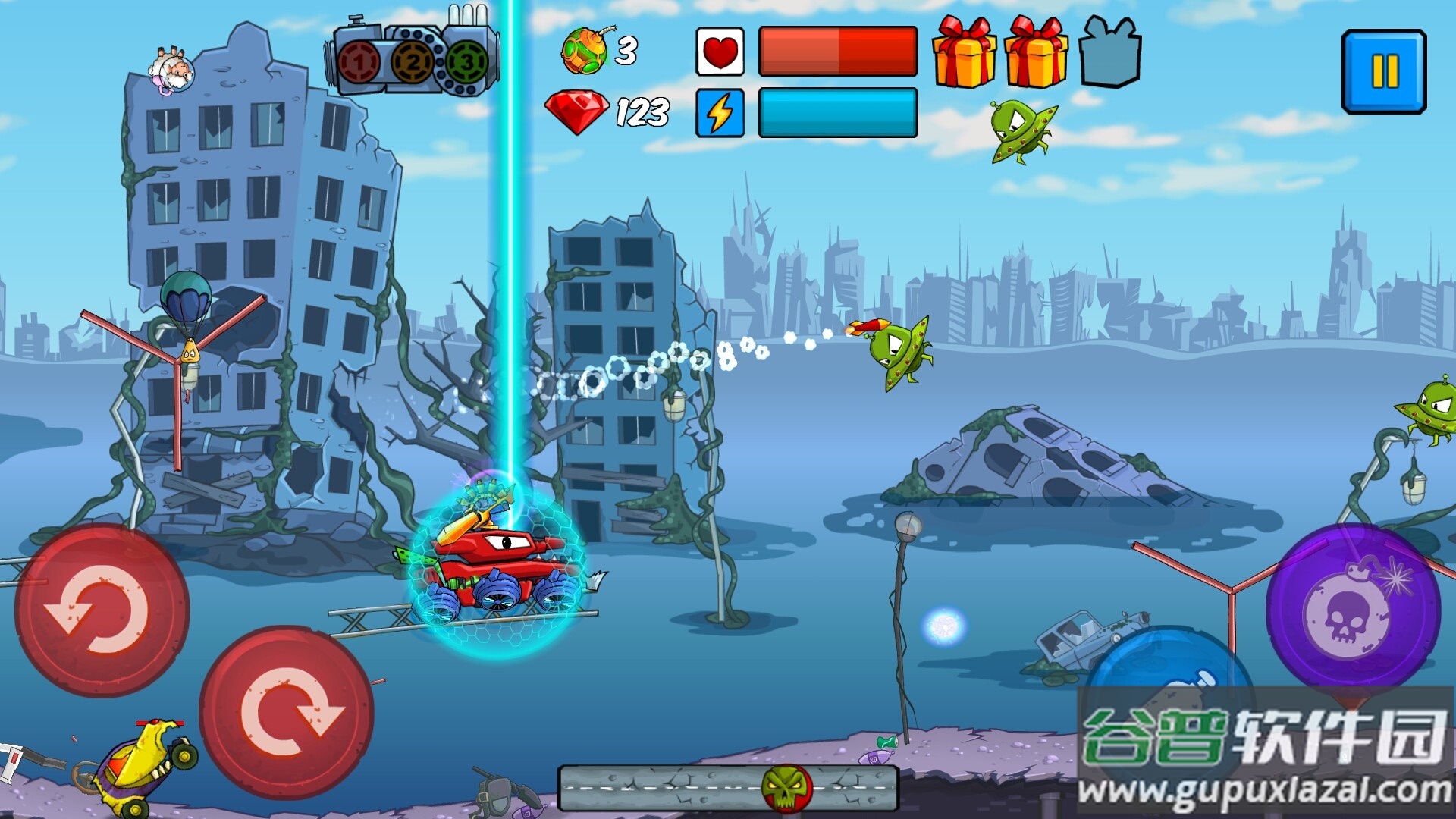Tap the clockwise rotate button
The height and width of the screenshot is (819, 1456).
pyautogui.click(x=287, y=712)
